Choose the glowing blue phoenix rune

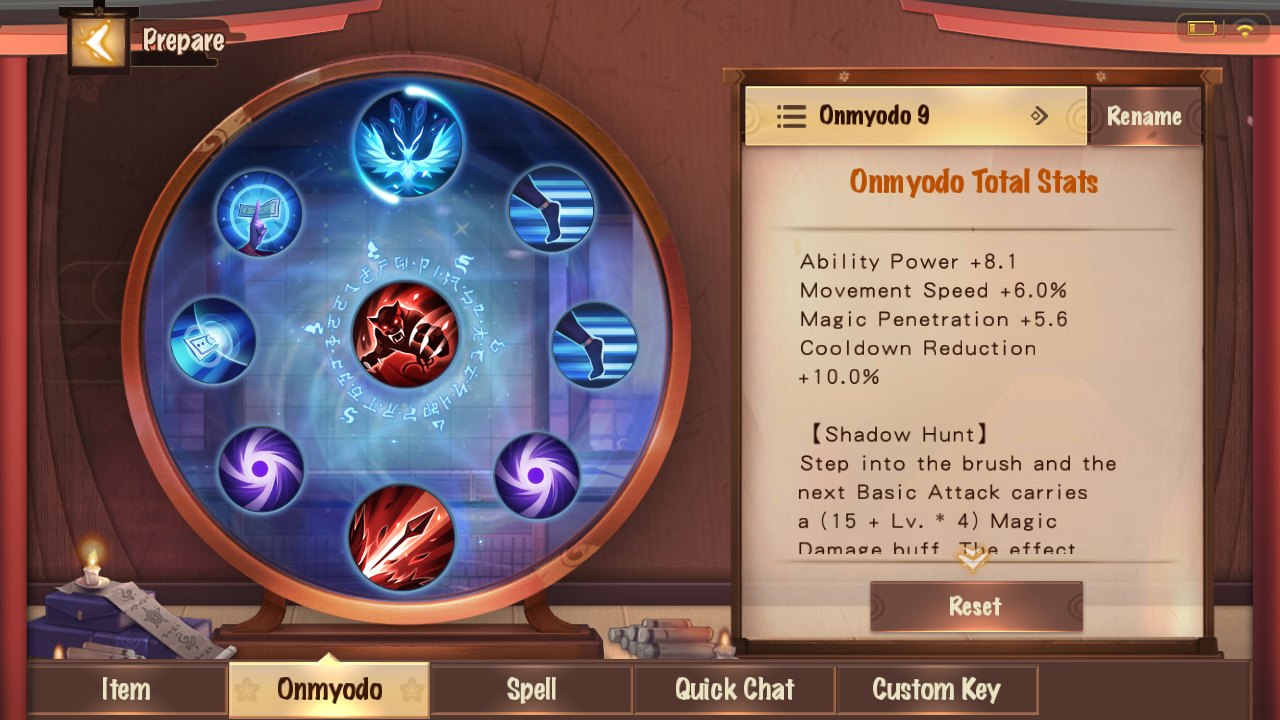(x=408, y=143)
